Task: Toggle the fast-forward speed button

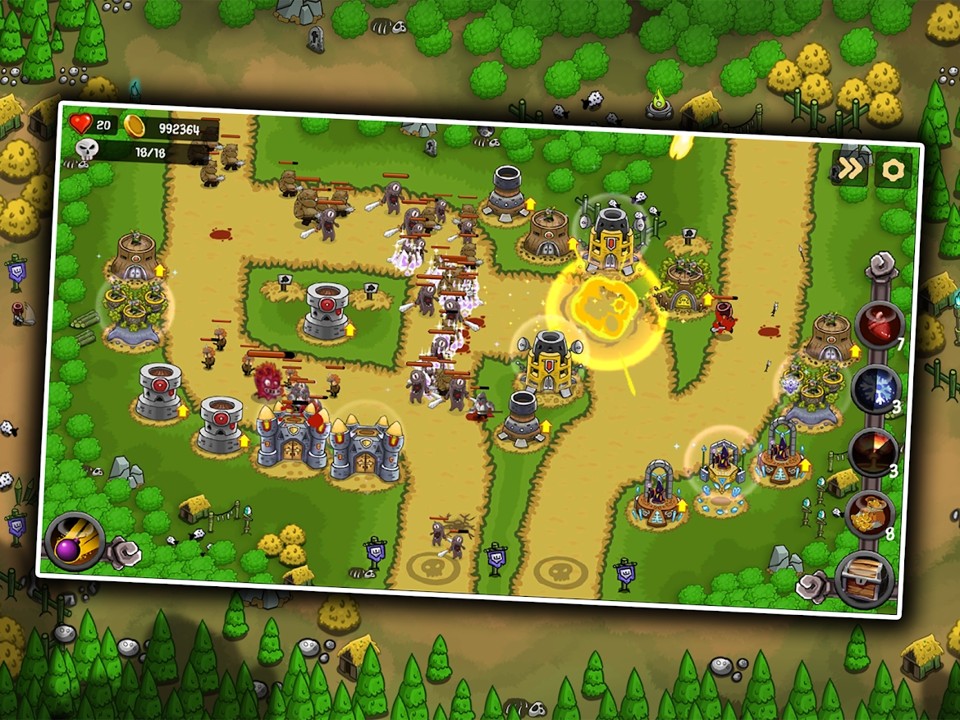Action: click(849, 168)
